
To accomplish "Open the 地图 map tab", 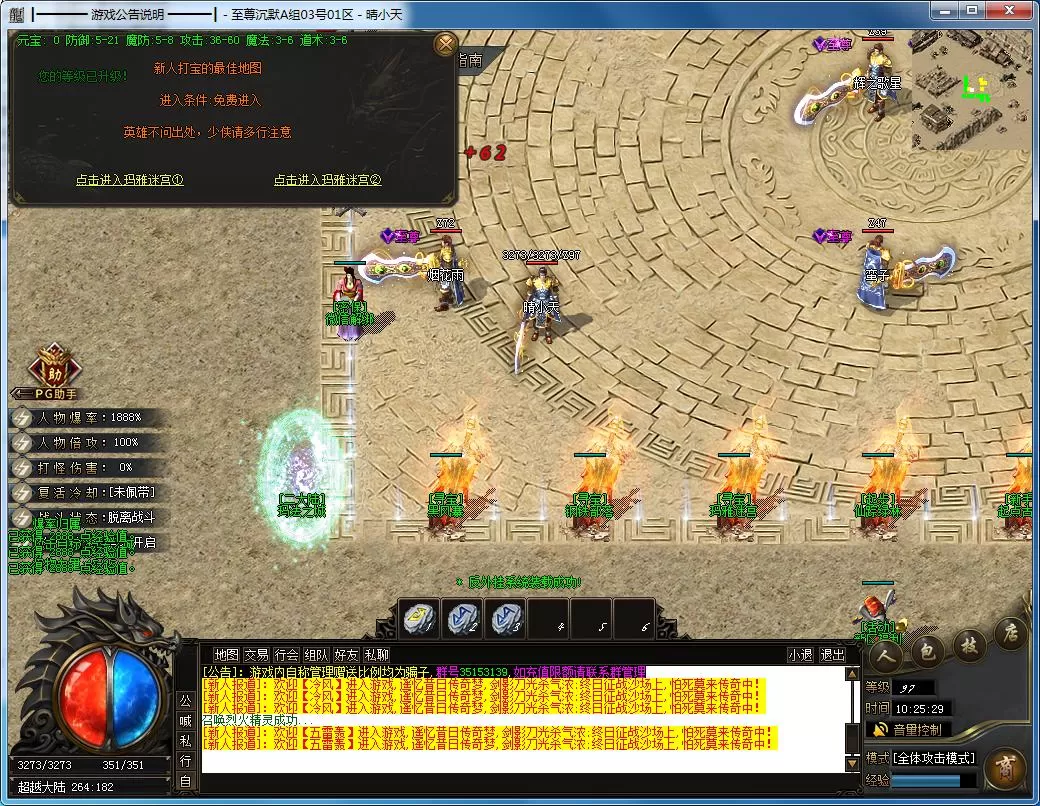I will [227, 655].
